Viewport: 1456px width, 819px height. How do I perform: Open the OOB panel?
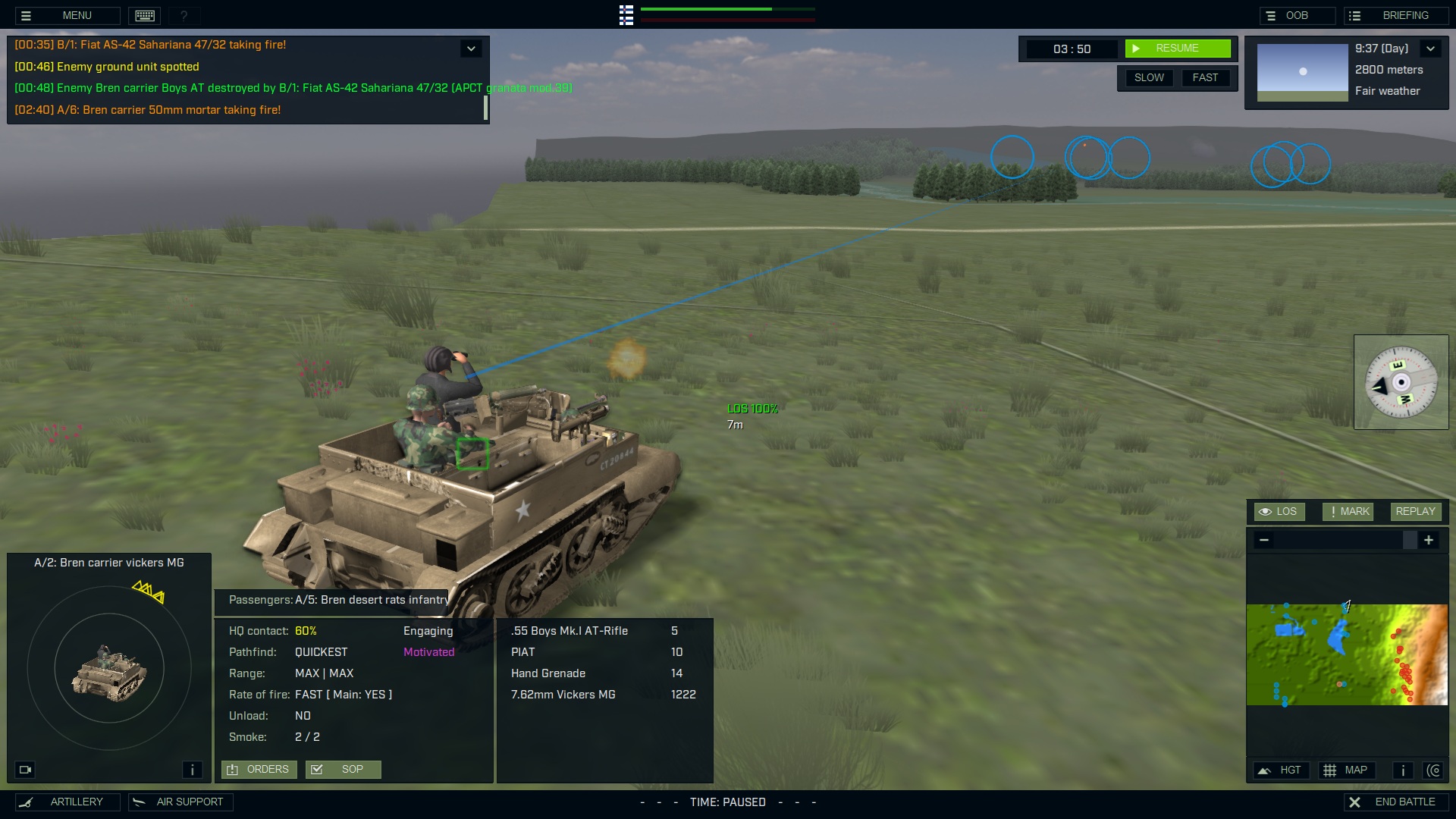[x=1297, y=15]
